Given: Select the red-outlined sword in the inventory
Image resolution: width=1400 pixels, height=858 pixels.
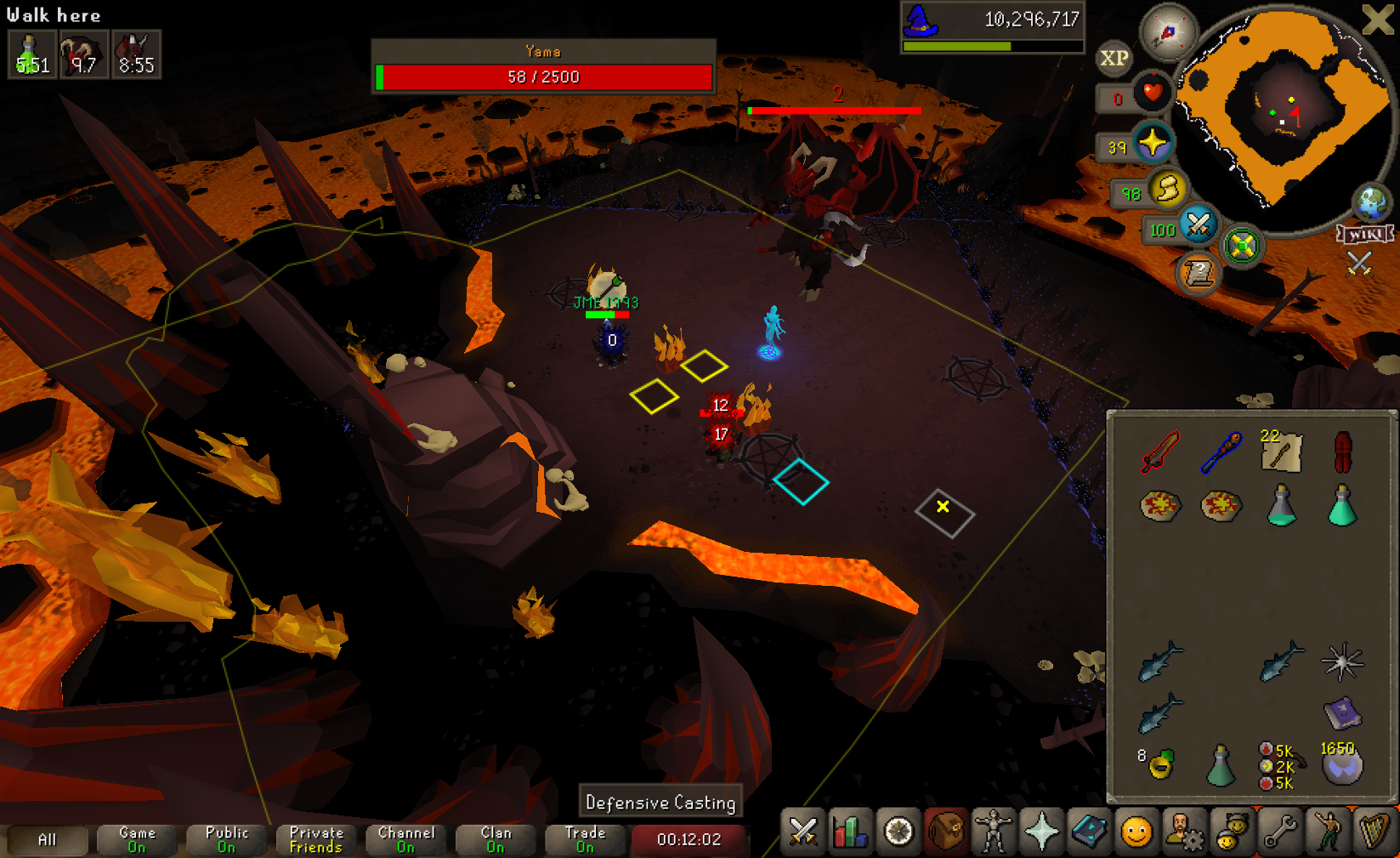Looking at the screenshot, I should click(1159, 451).
